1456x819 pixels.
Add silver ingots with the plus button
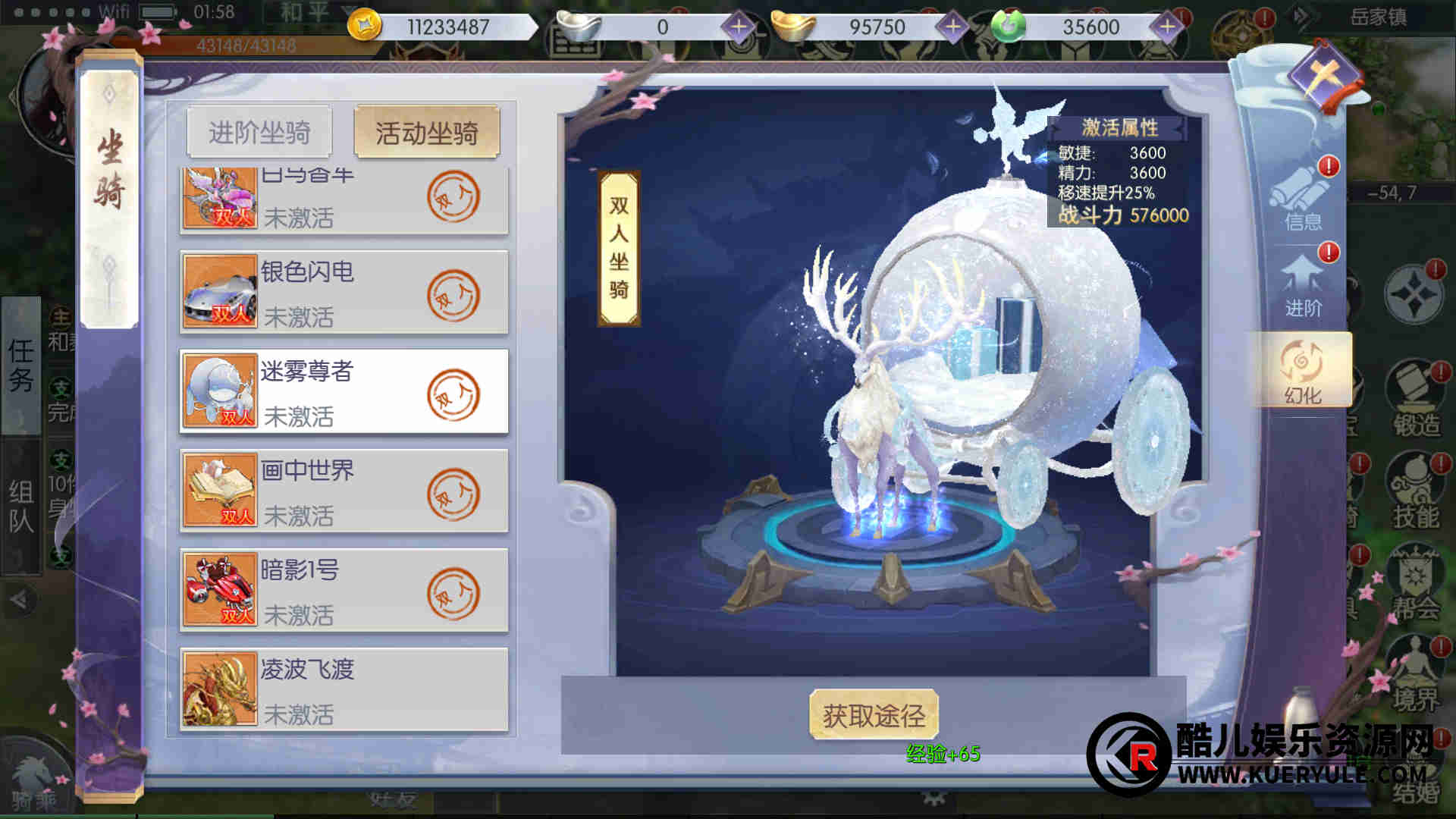tap(738, 27)
